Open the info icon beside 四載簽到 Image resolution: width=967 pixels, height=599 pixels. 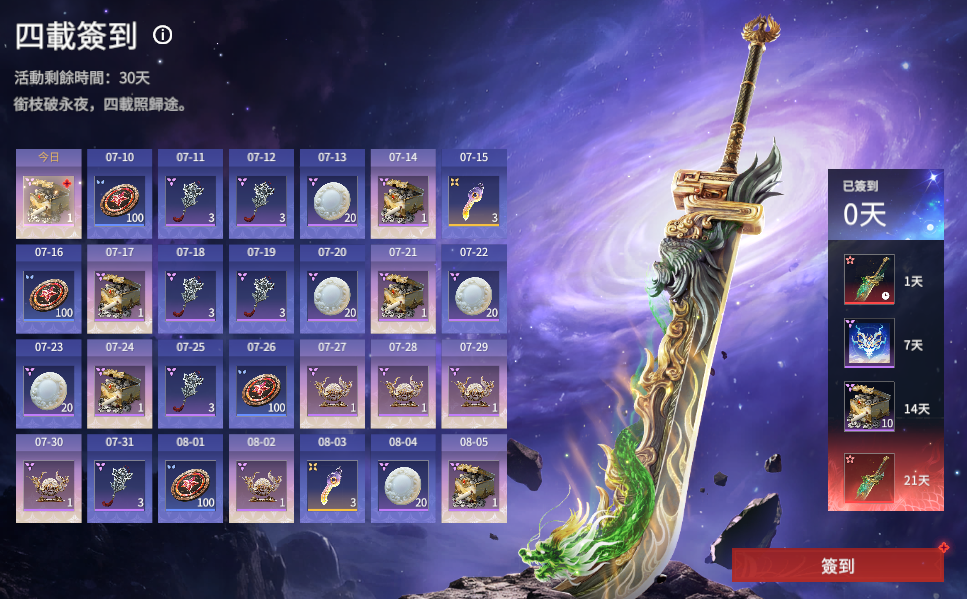click(163, 35)
